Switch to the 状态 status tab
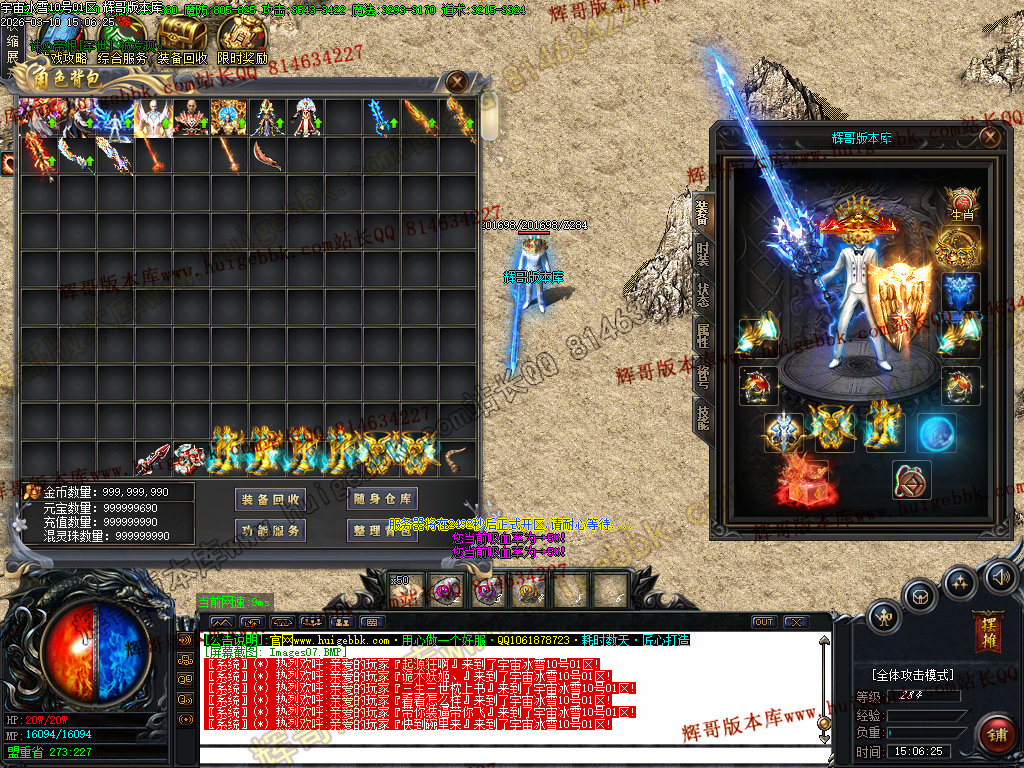The width and height of the screenshot is (1024, 768). (x=703, y=294)
